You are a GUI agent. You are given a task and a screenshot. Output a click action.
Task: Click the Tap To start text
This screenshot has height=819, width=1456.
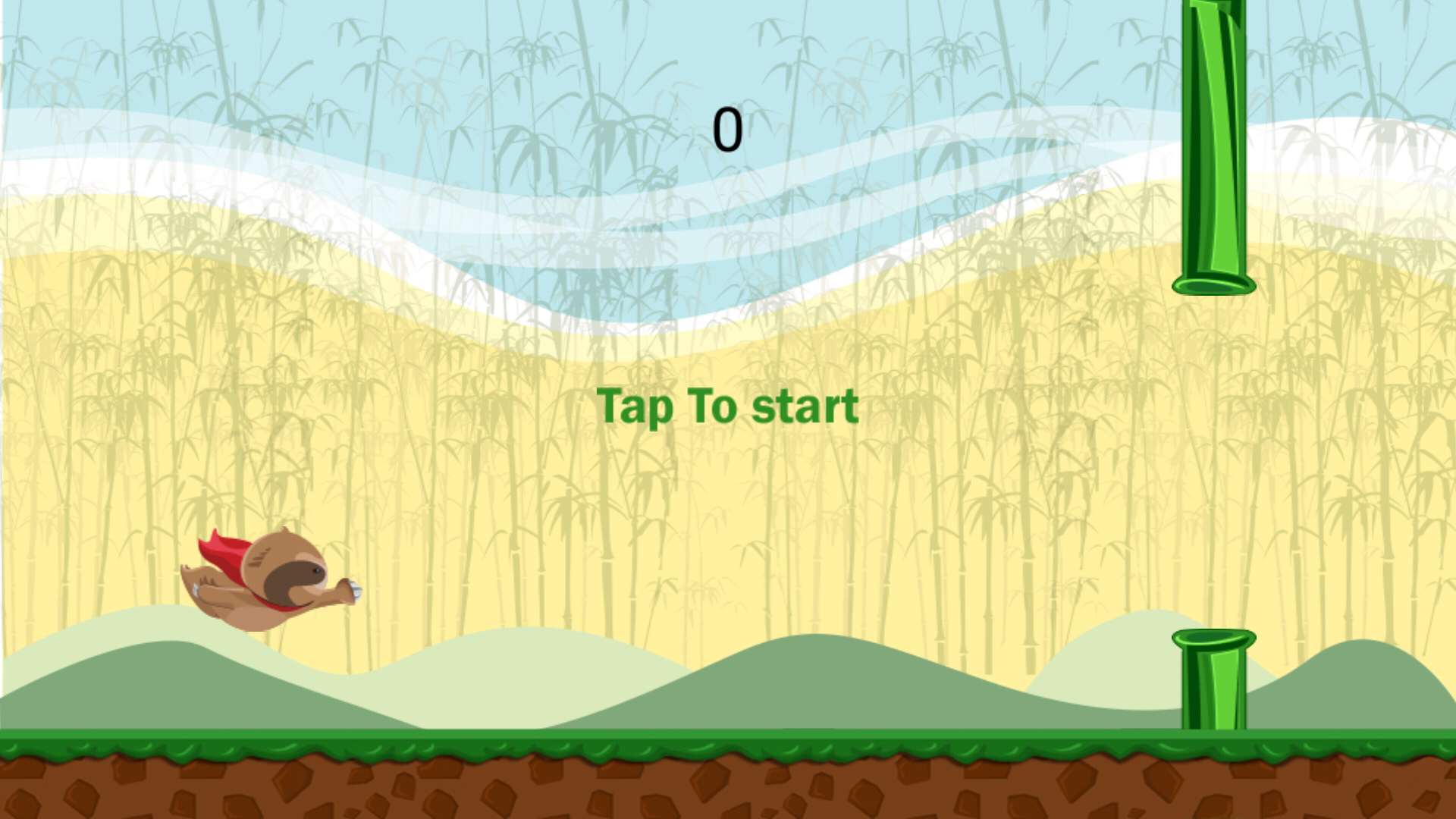click(726, 407)
